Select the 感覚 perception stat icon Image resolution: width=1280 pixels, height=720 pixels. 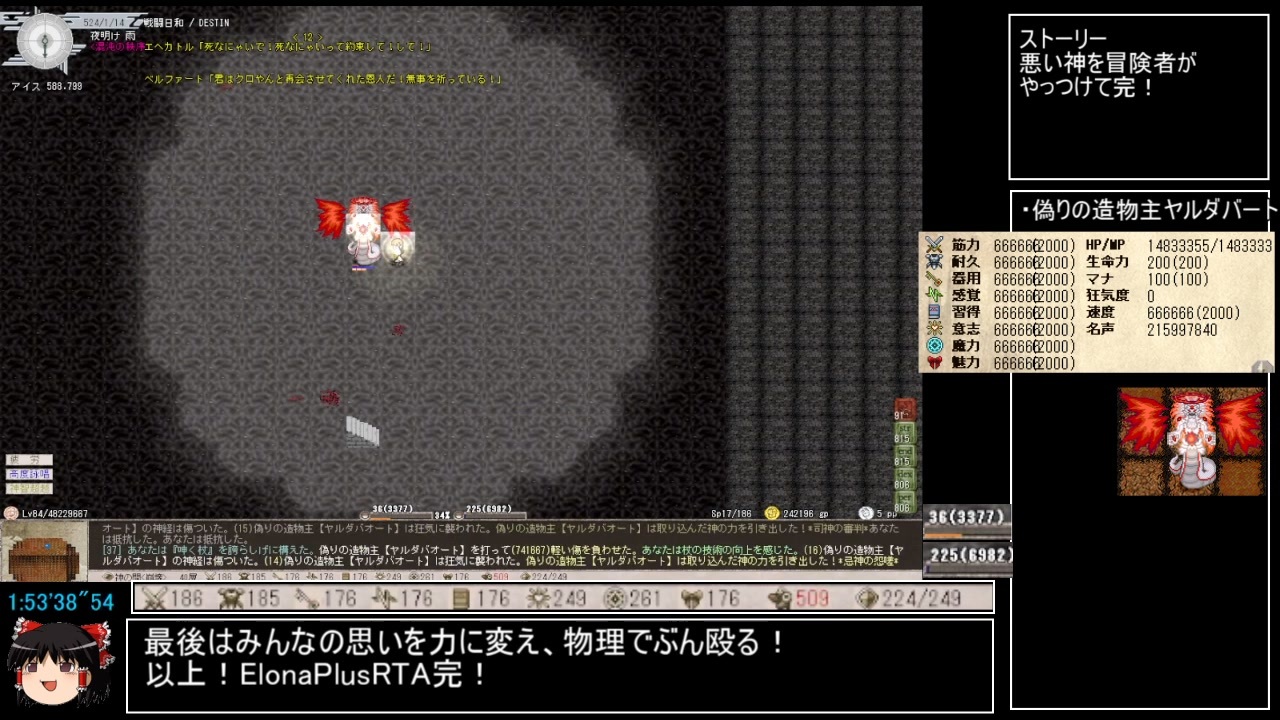click(932, 293)
